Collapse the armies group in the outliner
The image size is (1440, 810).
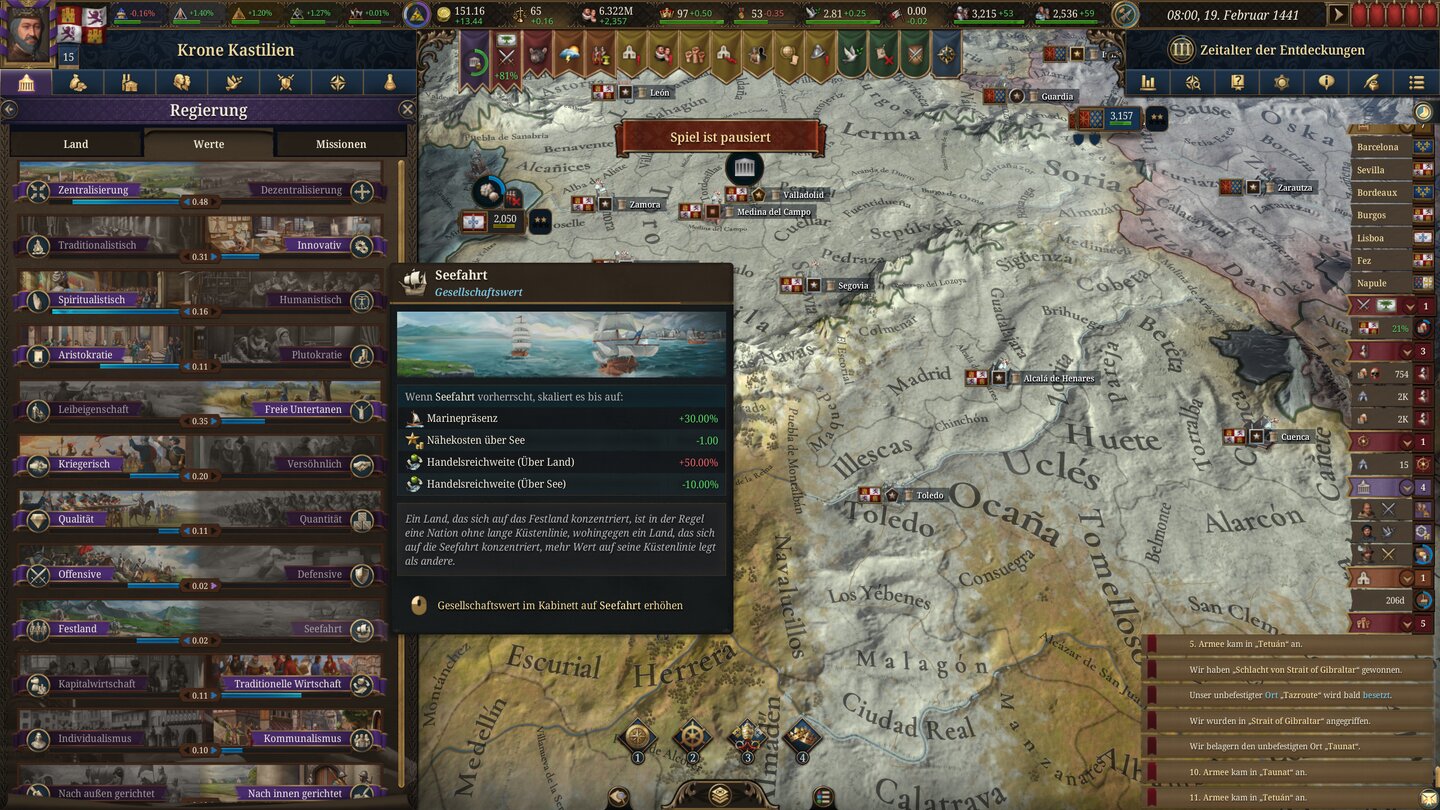[1405, 351]
